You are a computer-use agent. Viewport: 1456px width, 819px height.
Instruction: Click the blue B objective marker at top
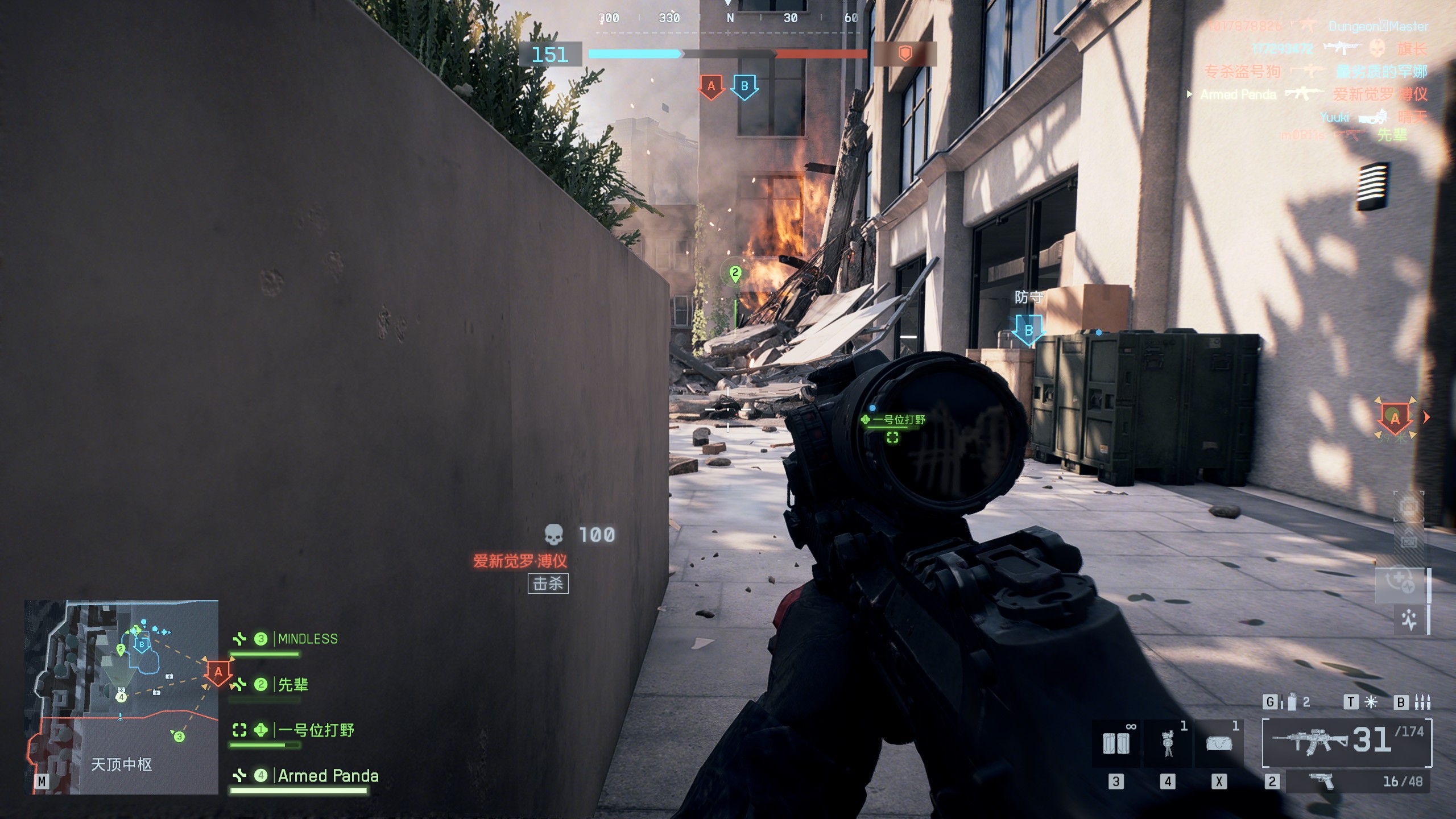click(744, 87)
